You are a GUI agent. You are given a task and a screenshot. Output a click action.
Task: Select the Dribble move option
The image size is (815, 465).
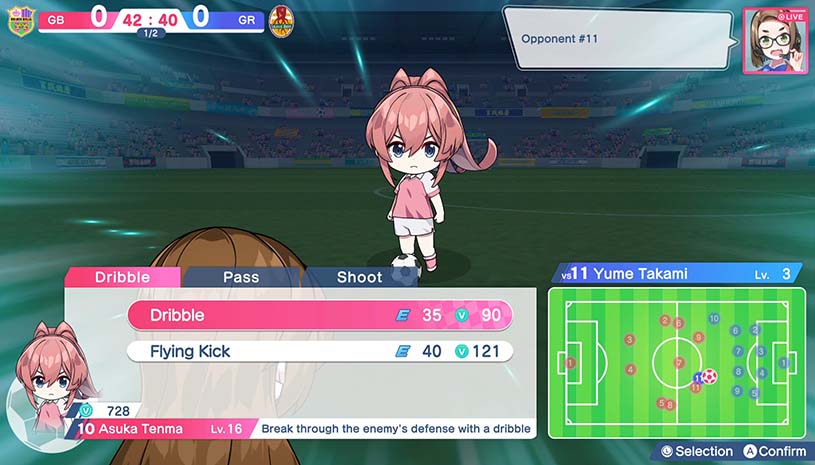tap(320, 315)
